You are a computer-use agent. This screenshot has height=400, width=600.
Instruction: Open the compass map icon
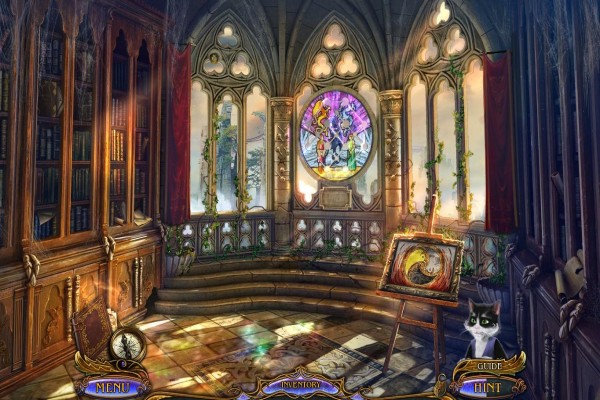click(128, 344)
